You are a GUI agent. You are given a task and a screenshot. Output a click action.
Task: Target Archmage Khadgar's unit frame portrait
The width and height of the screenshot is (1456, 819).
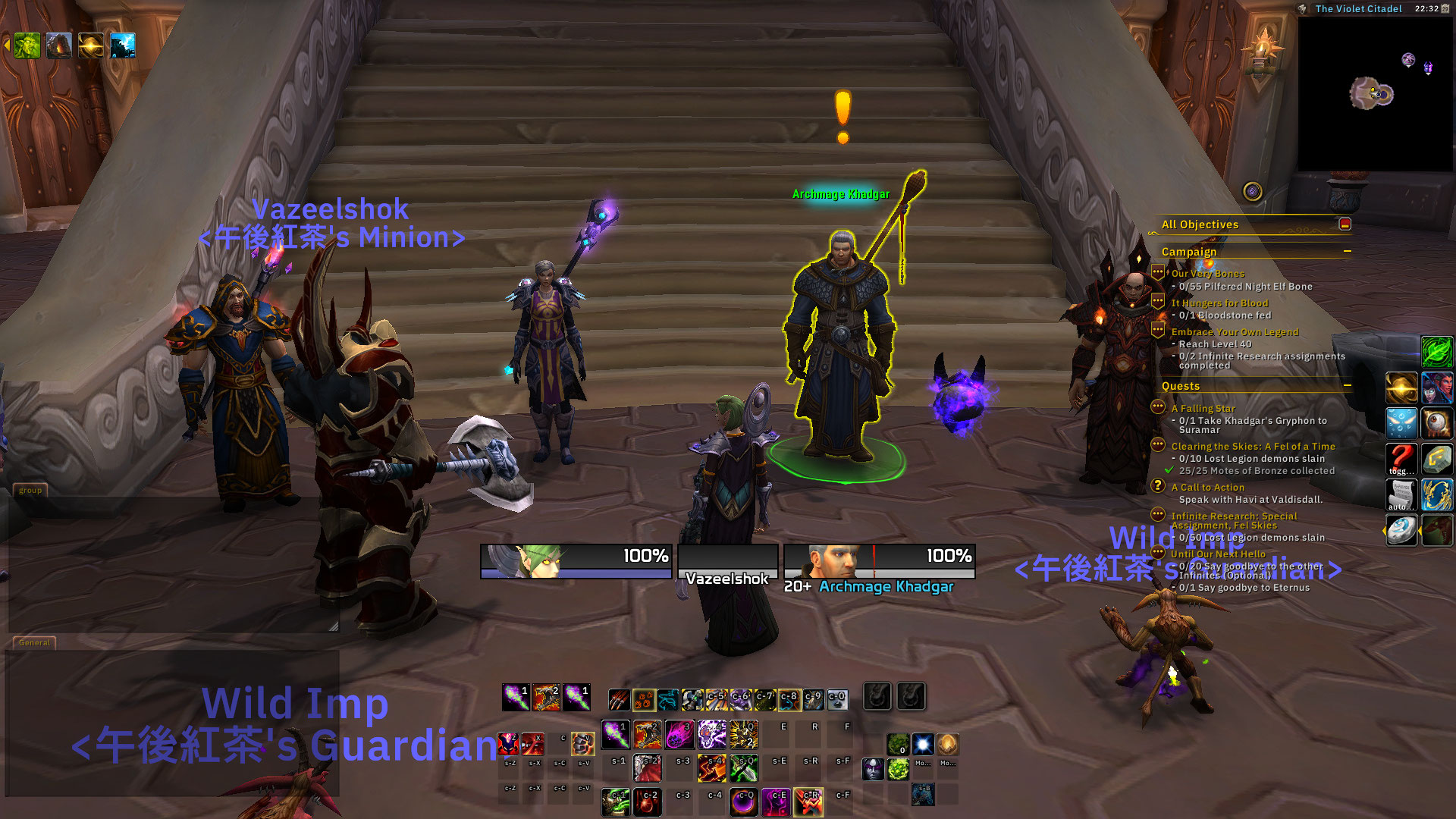tap(832, 561)
